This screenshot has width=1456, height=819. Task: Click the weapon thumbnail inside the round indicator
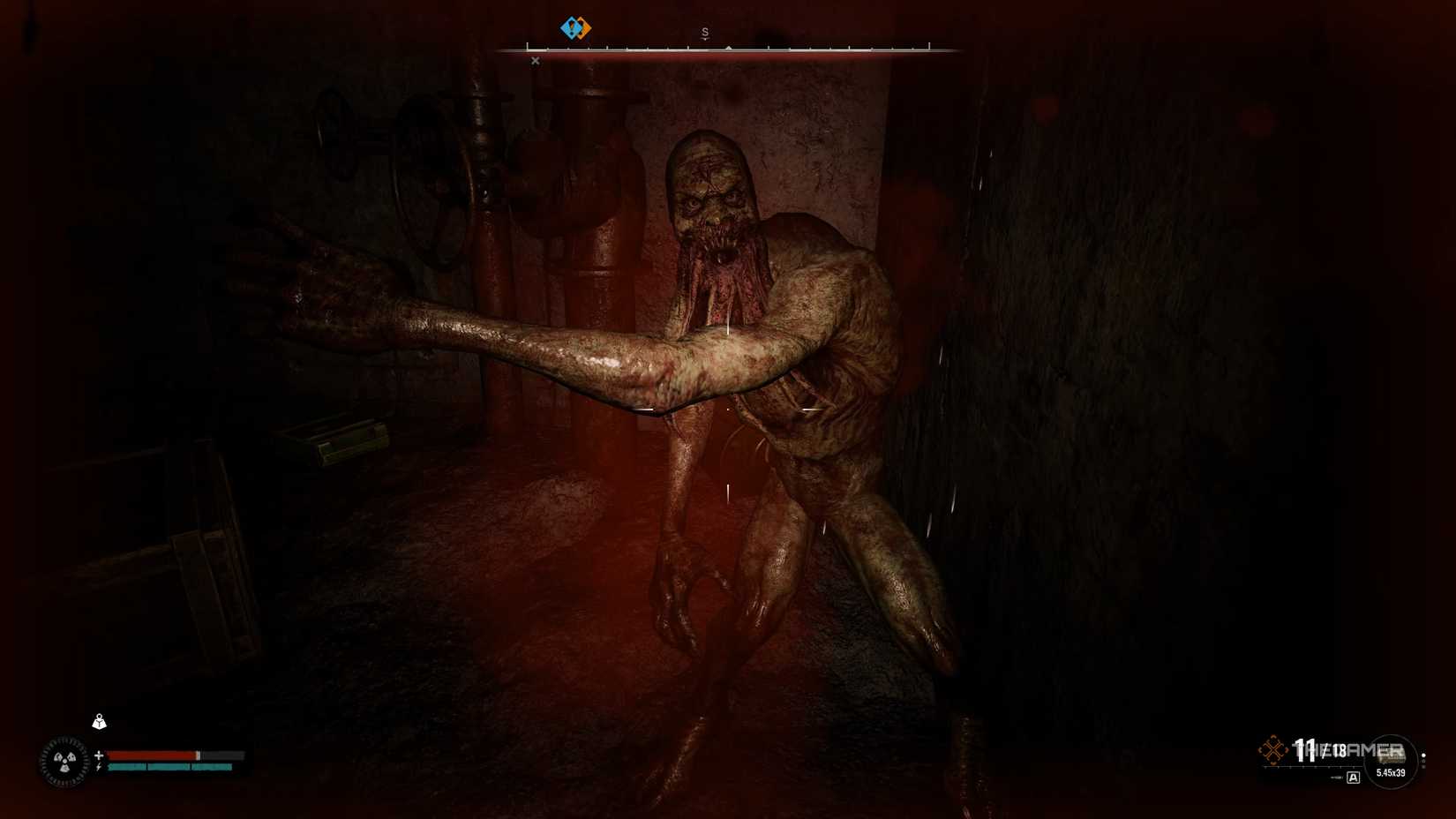(1392, 755)
